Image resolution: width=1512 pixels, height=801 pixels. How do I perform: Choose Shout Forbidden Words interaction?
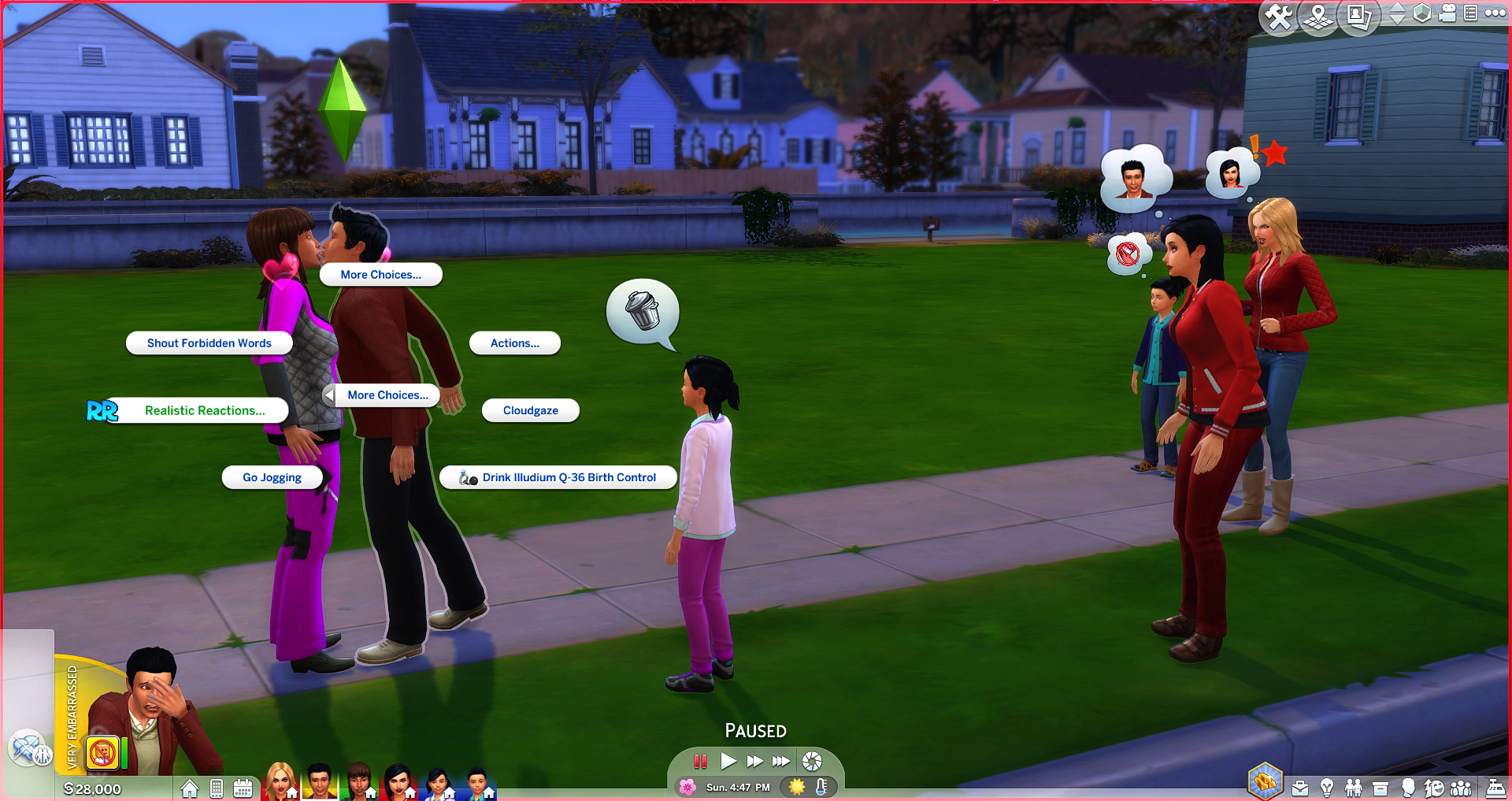[209, 343]
